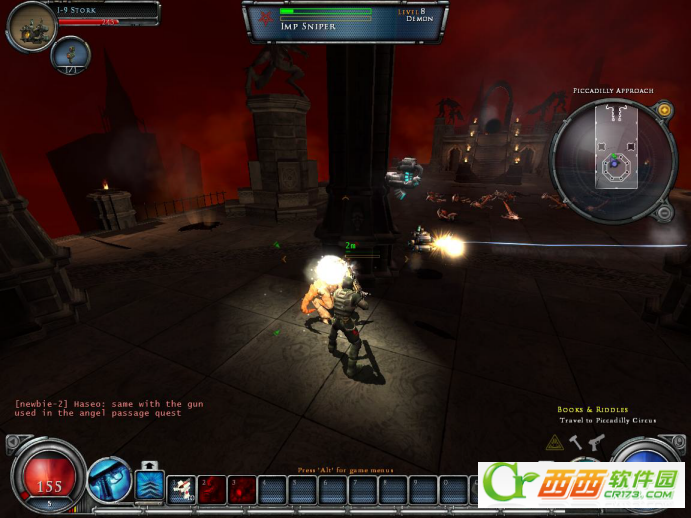This screenshot has height=518, width=691.
Task: Select the Imp Sniper target frame
Action: click(344, 22)
